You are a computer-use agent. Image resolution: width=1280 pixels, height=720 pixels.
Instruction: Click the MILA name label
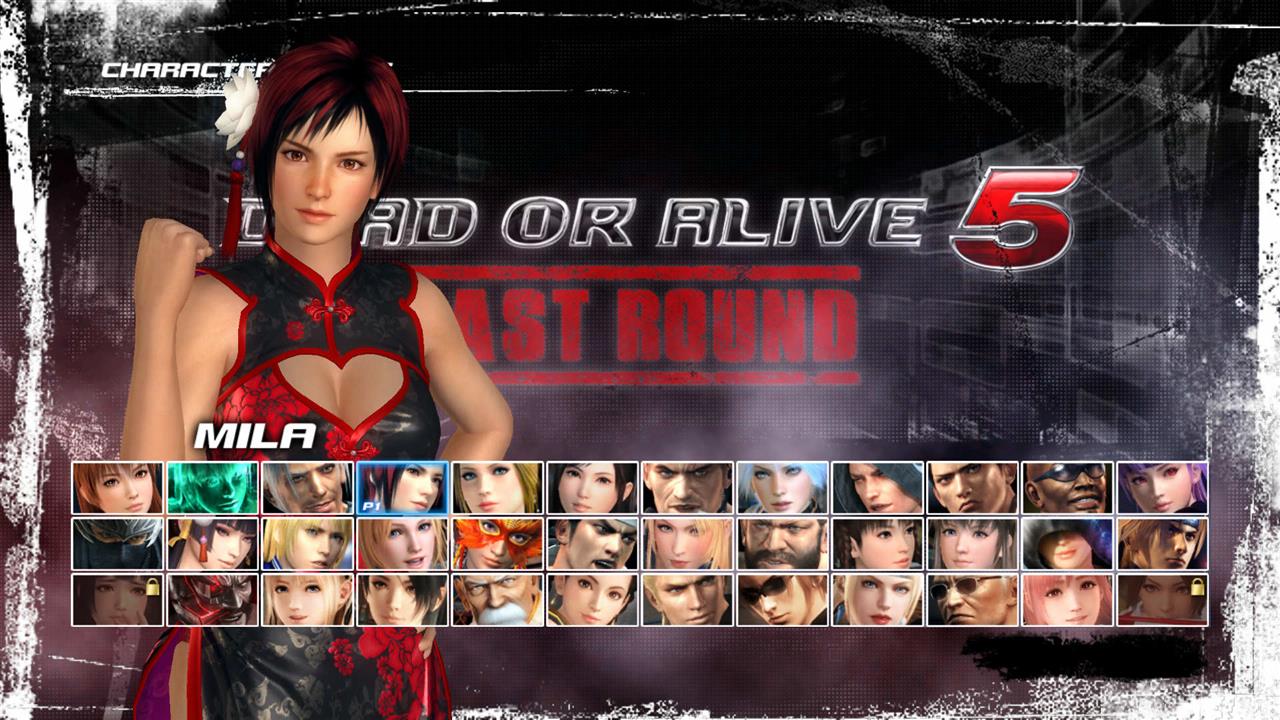tap(255, 437)
